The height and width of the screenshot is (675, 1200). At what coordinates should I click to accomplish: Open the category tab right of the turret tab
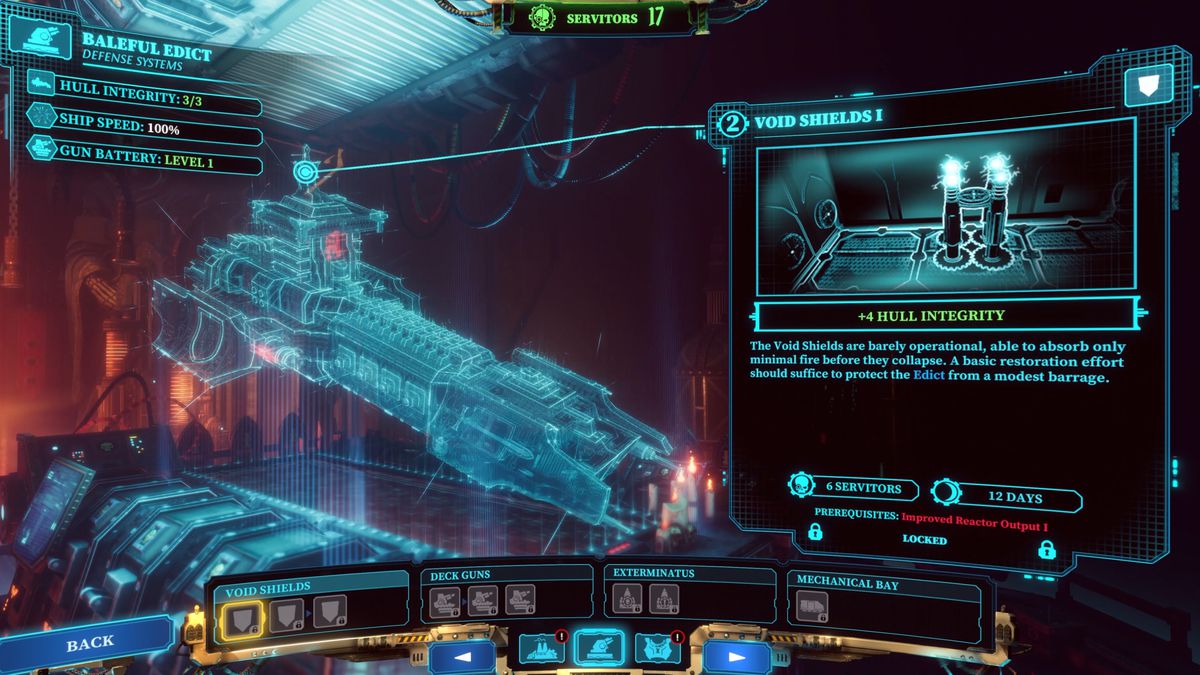657,648
